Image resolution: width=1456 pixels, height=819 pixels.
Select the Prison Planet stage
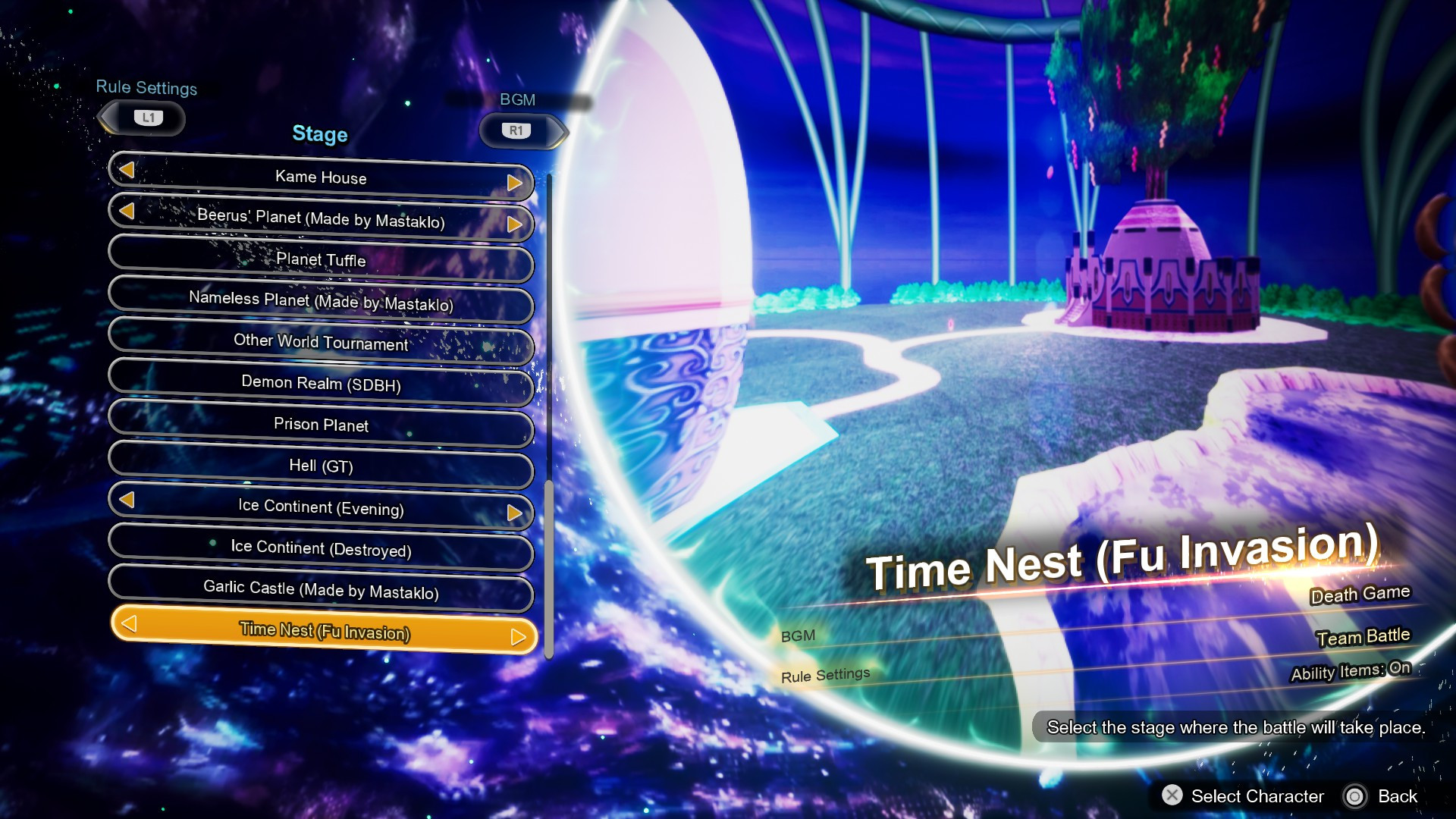(x=320, y=426)
